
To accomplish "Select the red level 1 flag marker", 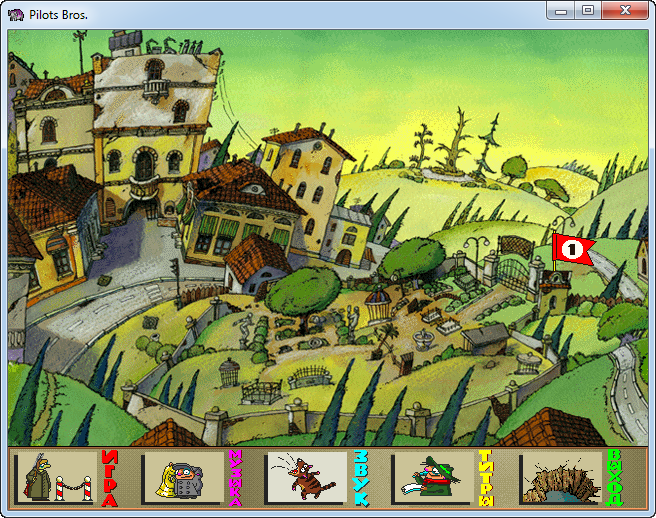I will (572, 249).
